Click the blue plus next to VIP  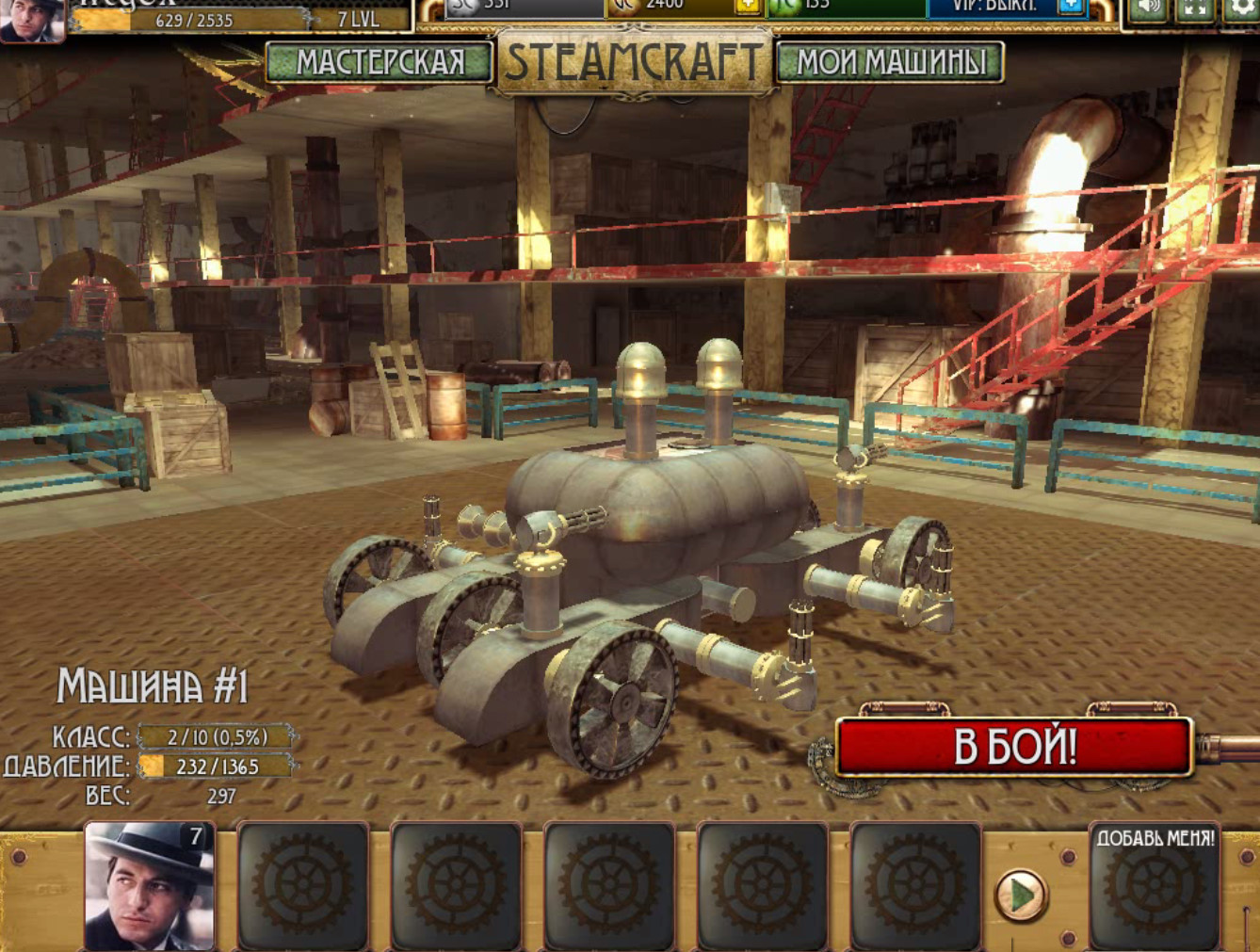(1071, 6)
